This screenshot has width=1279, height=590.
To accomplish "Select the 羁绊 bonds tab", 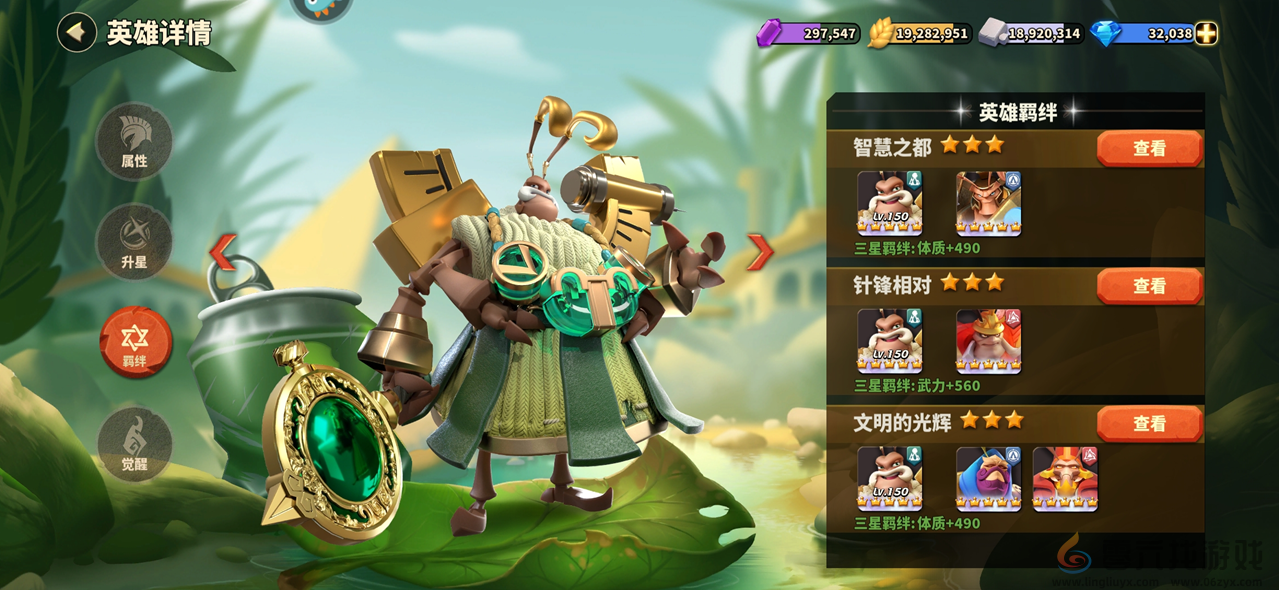I will click(135, 342).
